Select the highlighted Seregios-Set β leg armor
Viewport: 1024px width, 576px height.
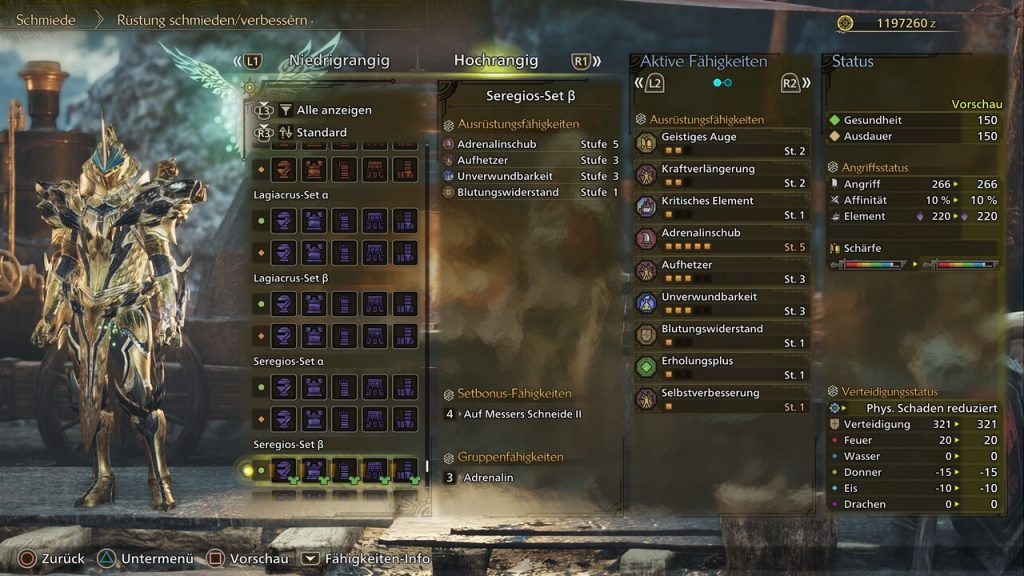[x=405, y=470]
